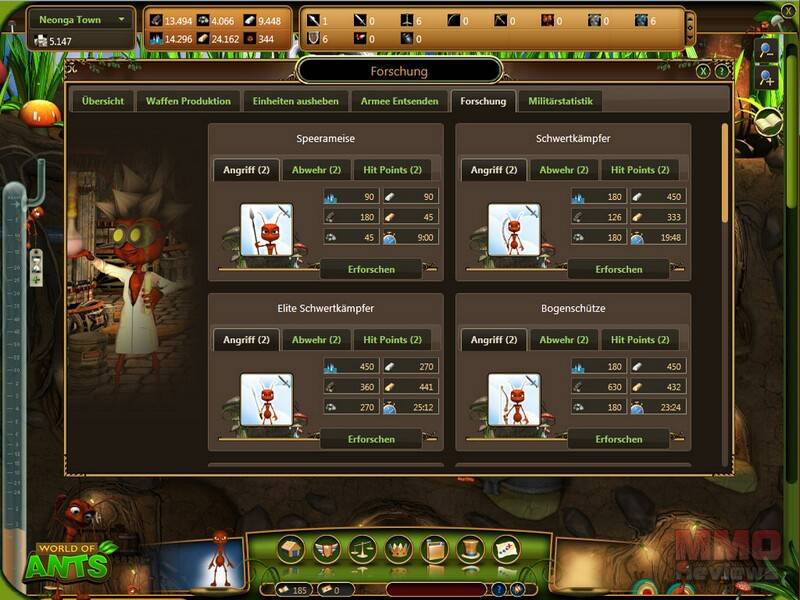800x600 pixels.
Task: Click the balance scales toolbar icon
Action: (x=360, y=549)
